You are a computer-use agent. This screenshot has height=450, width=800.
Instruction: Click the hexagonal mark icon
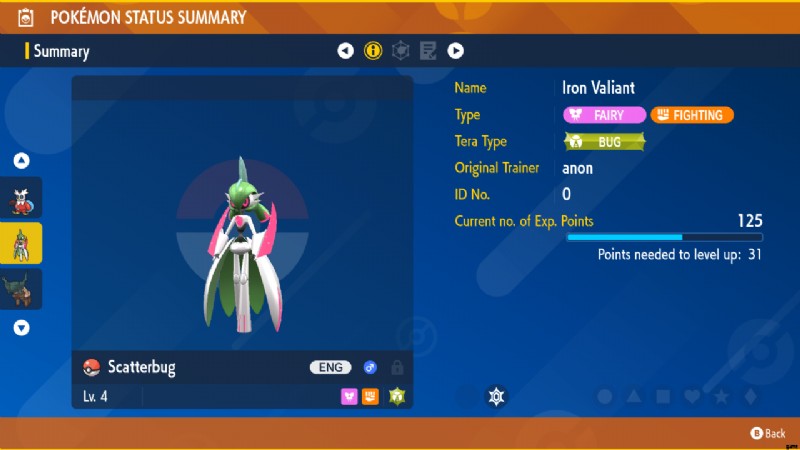(497, 397)
